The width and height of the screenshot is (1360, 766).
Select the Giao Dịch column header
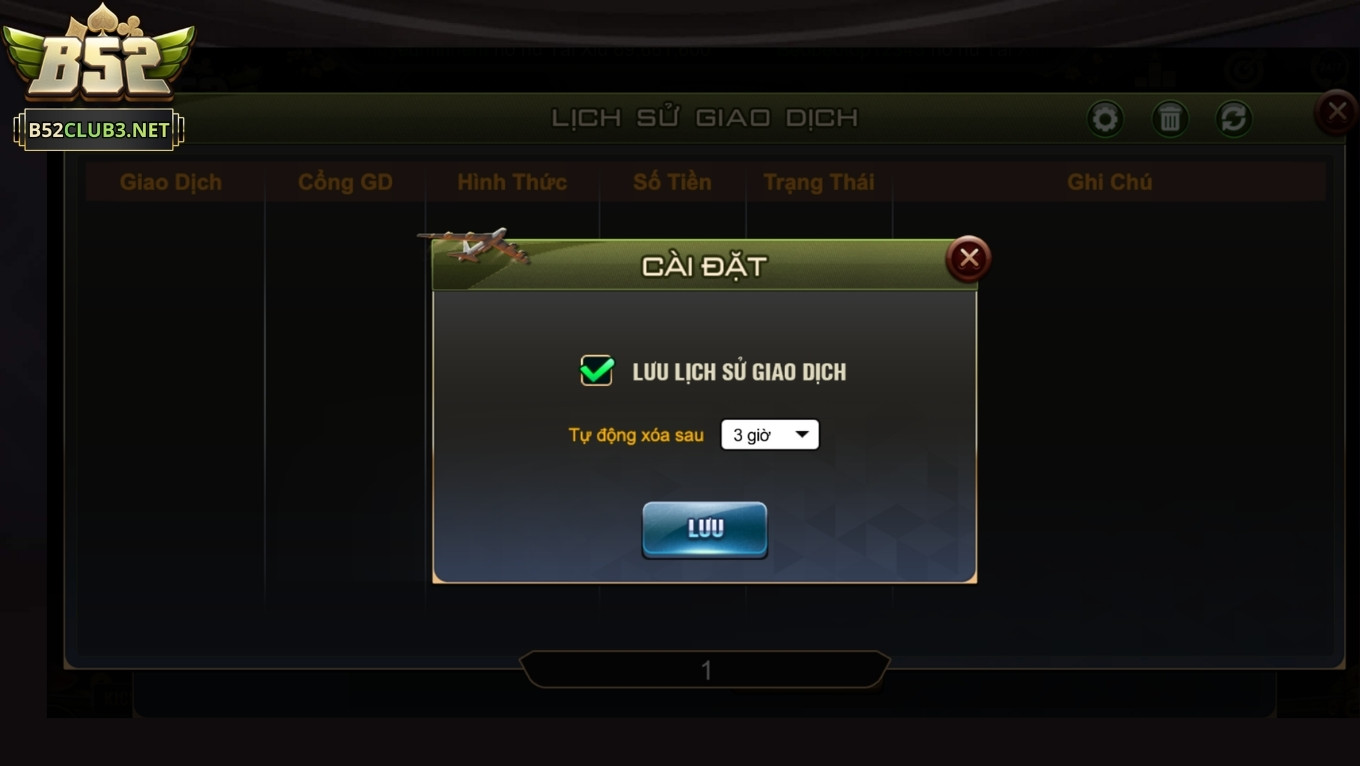click(x=173, y=182)
